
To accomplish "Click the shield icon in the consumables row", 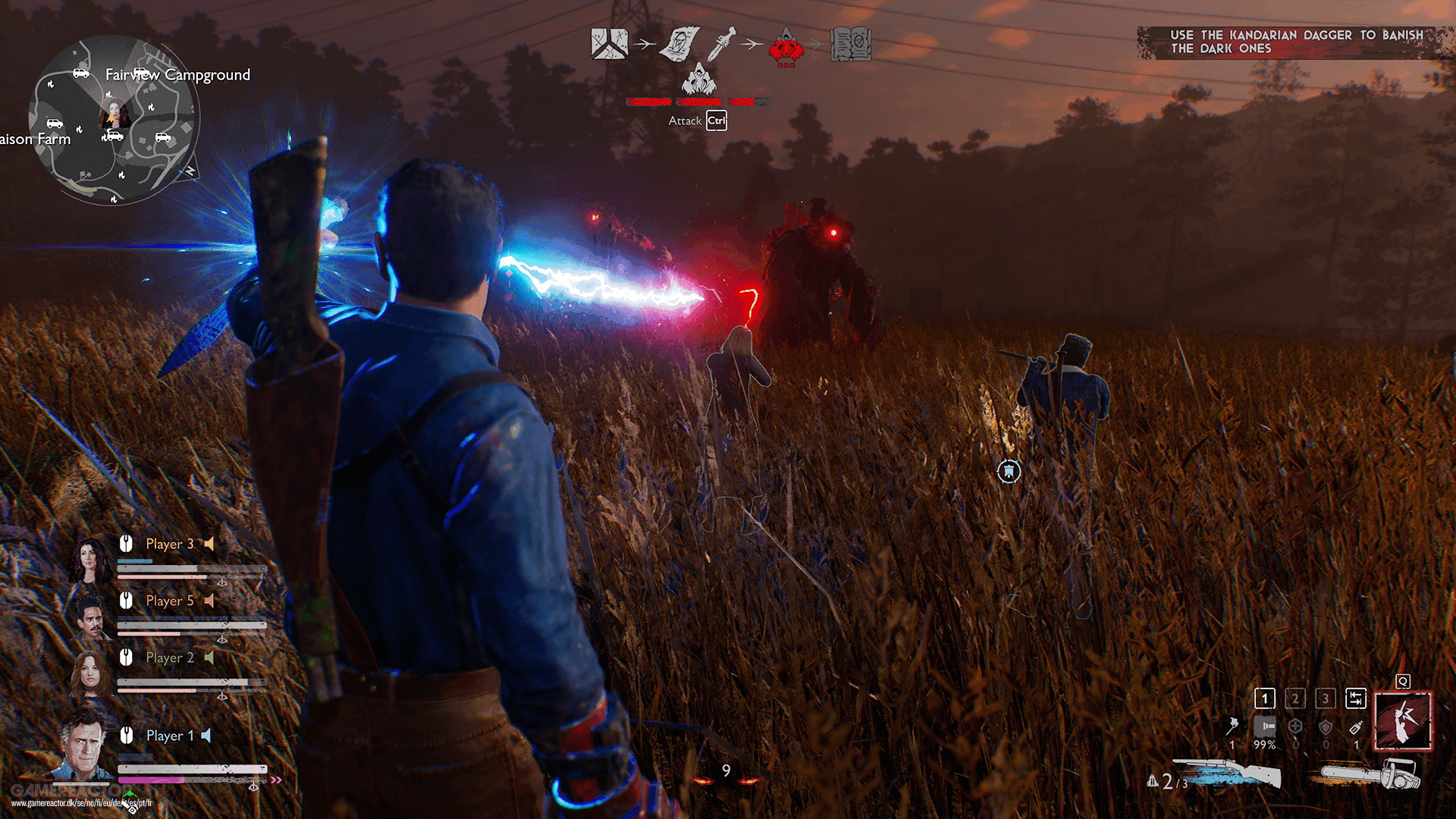I will [x=1326, y=727].
